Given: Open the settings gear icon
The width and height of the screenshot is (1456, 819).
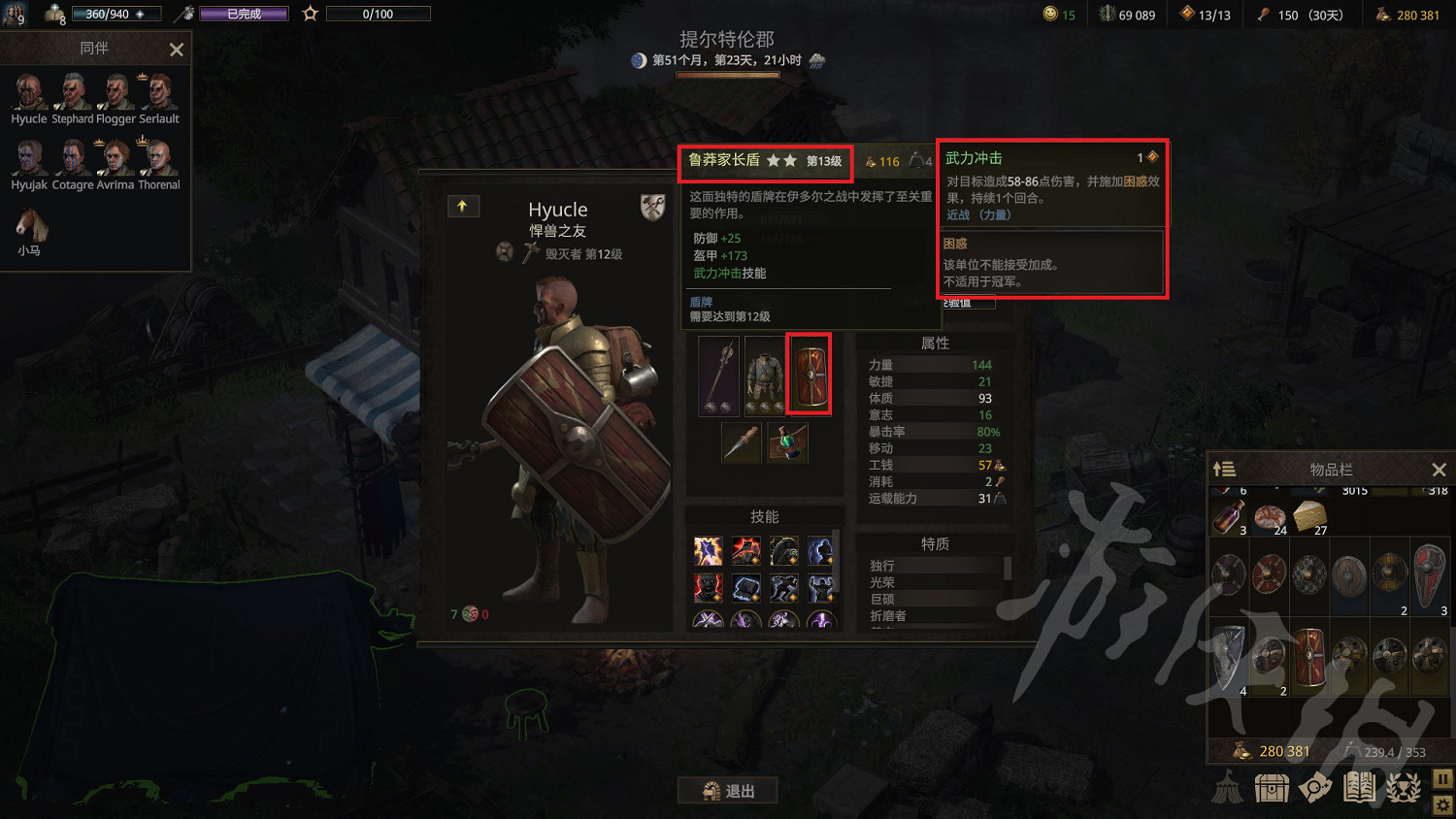Looking at the screenshot, I should point(1442,804).
